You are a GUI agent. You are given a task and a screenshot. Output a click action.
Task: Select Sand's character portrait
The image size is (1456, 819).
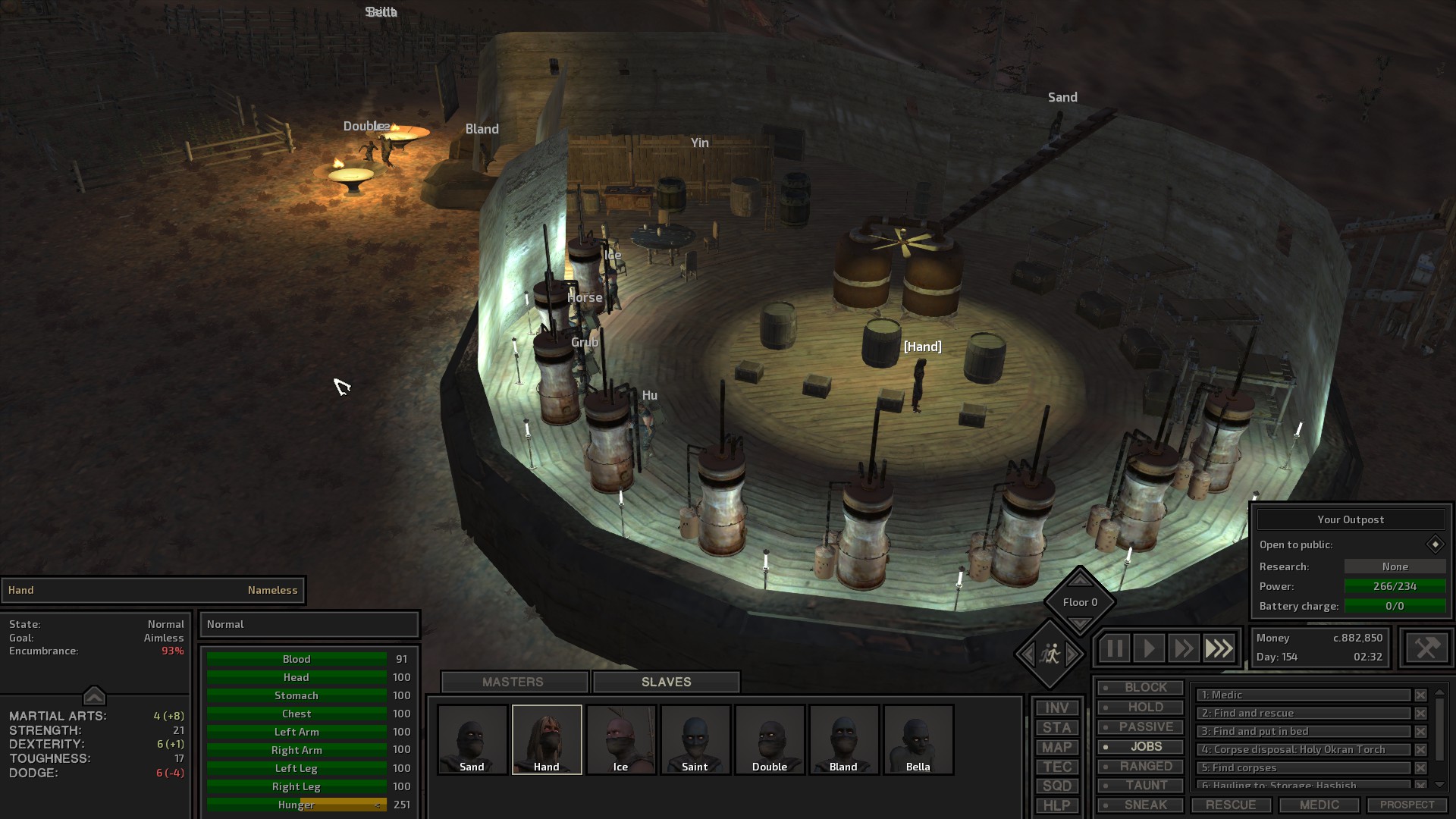coord(472,739)
